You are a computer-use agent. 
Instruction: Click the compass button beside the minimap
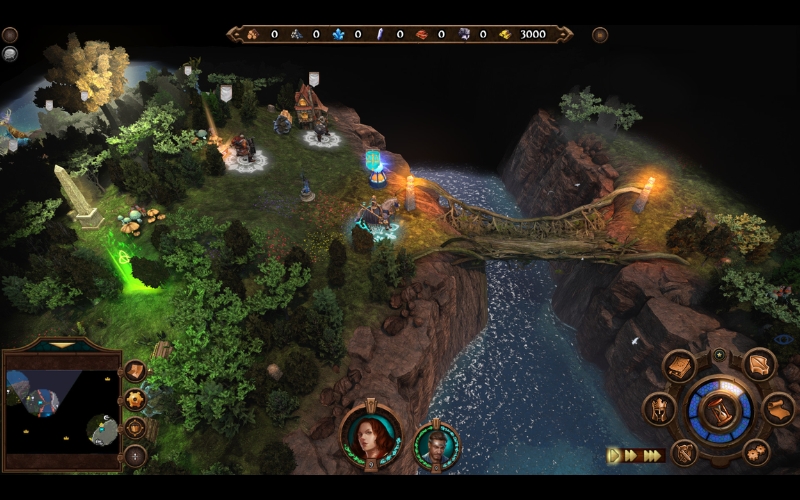tap(134, 428)
